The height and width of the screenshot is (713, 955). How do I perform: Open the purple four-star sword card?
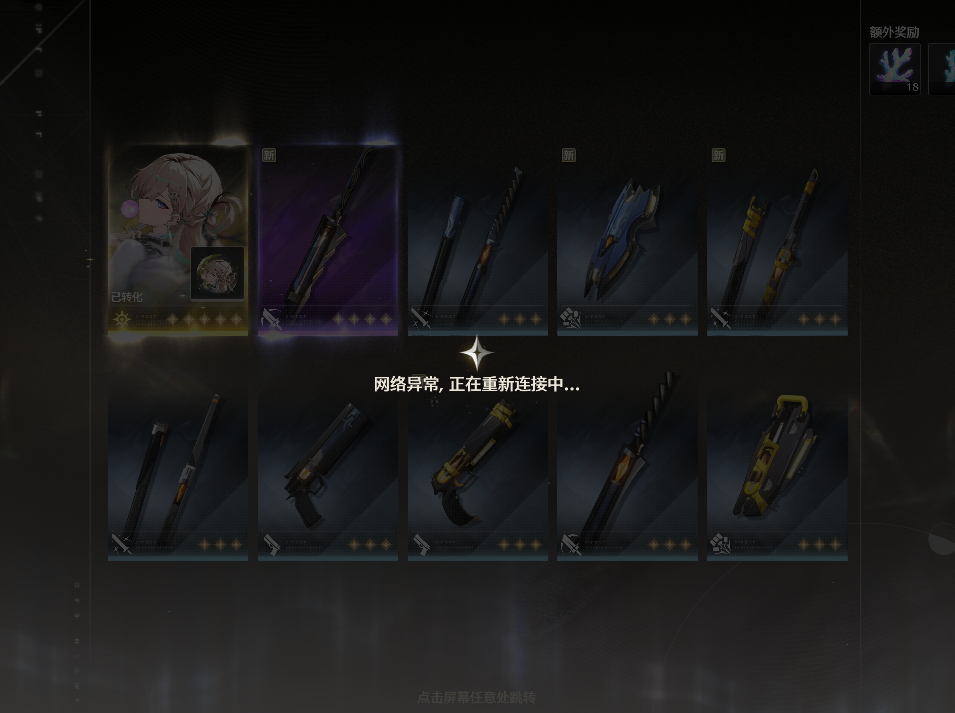click(328, 240)
